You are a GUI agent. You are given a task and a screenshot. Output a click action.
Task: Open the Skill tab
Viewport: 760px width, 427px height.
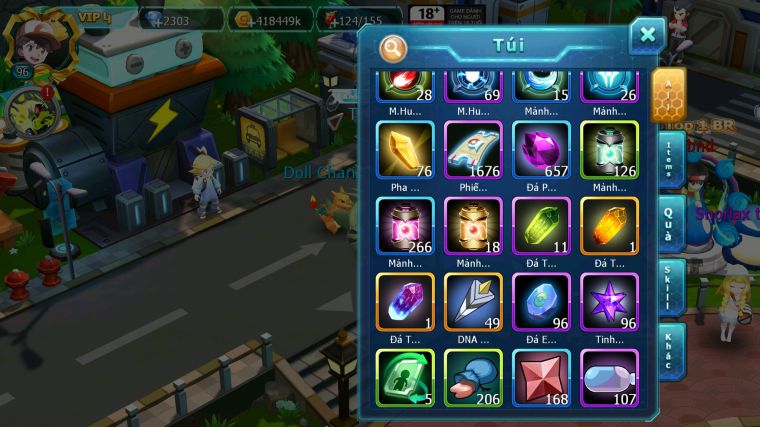(x=670, y=288)
